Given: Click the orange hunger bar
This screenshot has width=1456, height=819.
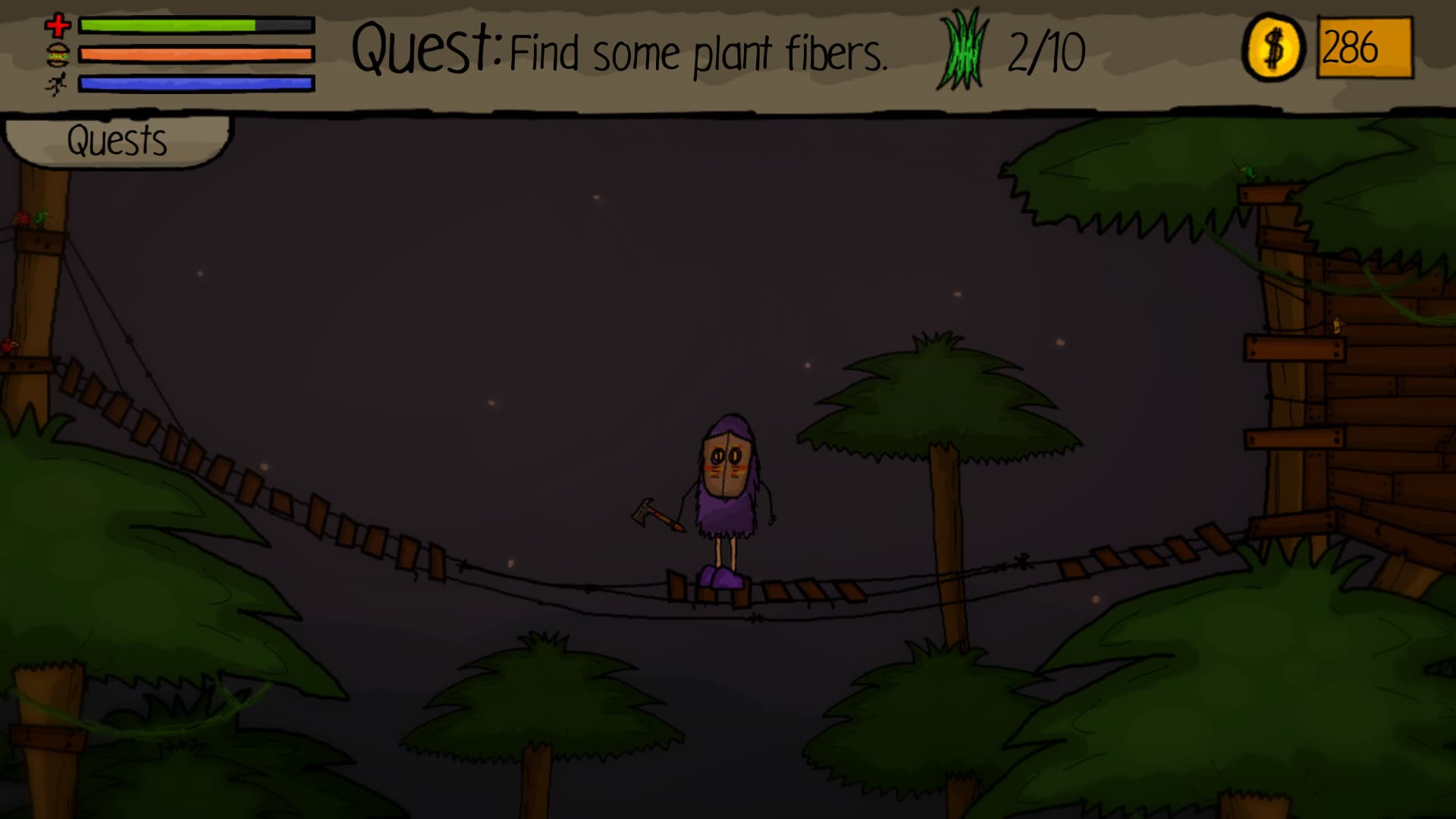Looking at the screenshot, I should coord(196,53).
